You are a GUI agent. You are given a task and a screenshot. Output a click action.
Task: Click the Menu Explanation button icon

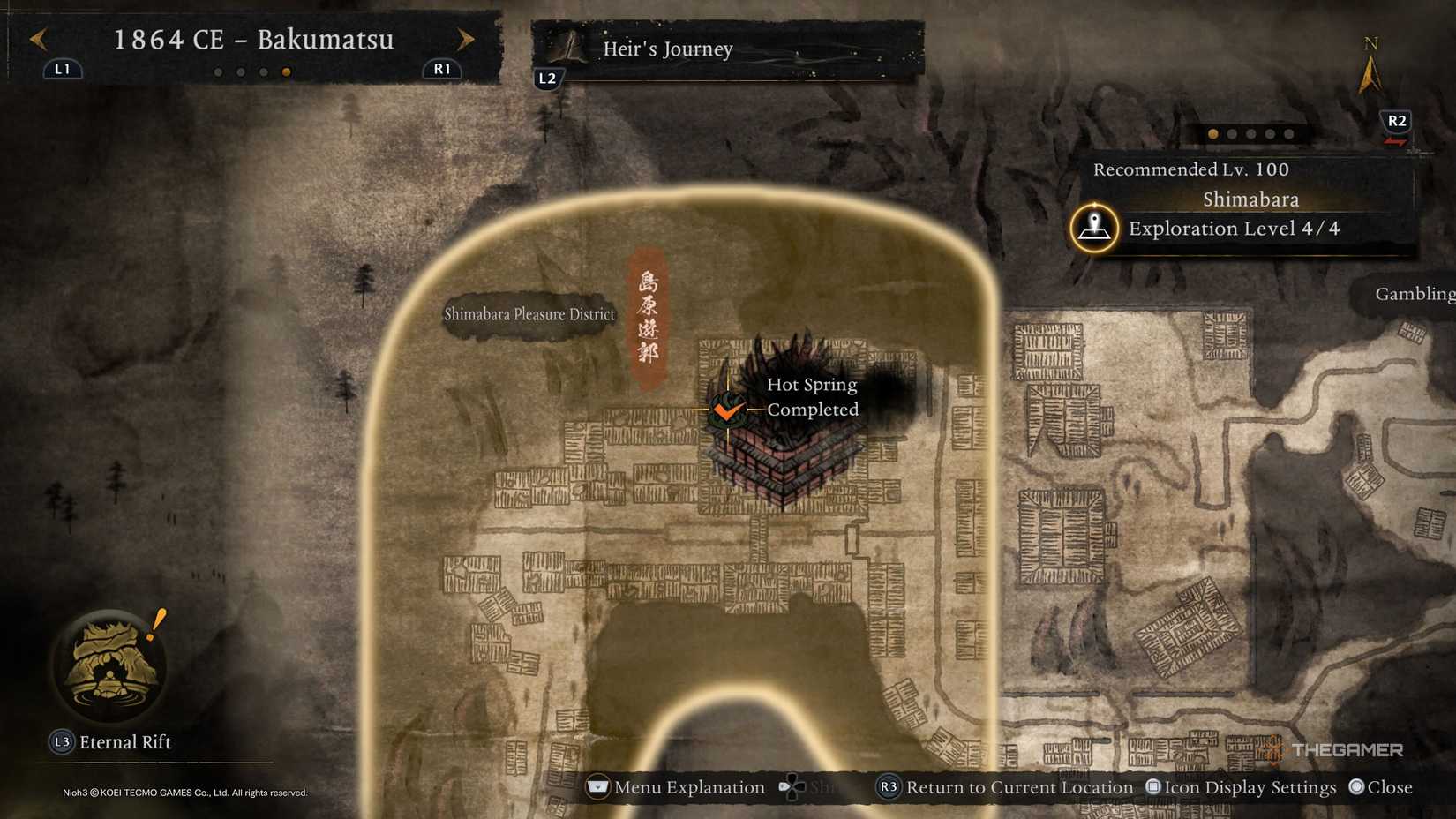pos(597,787)
